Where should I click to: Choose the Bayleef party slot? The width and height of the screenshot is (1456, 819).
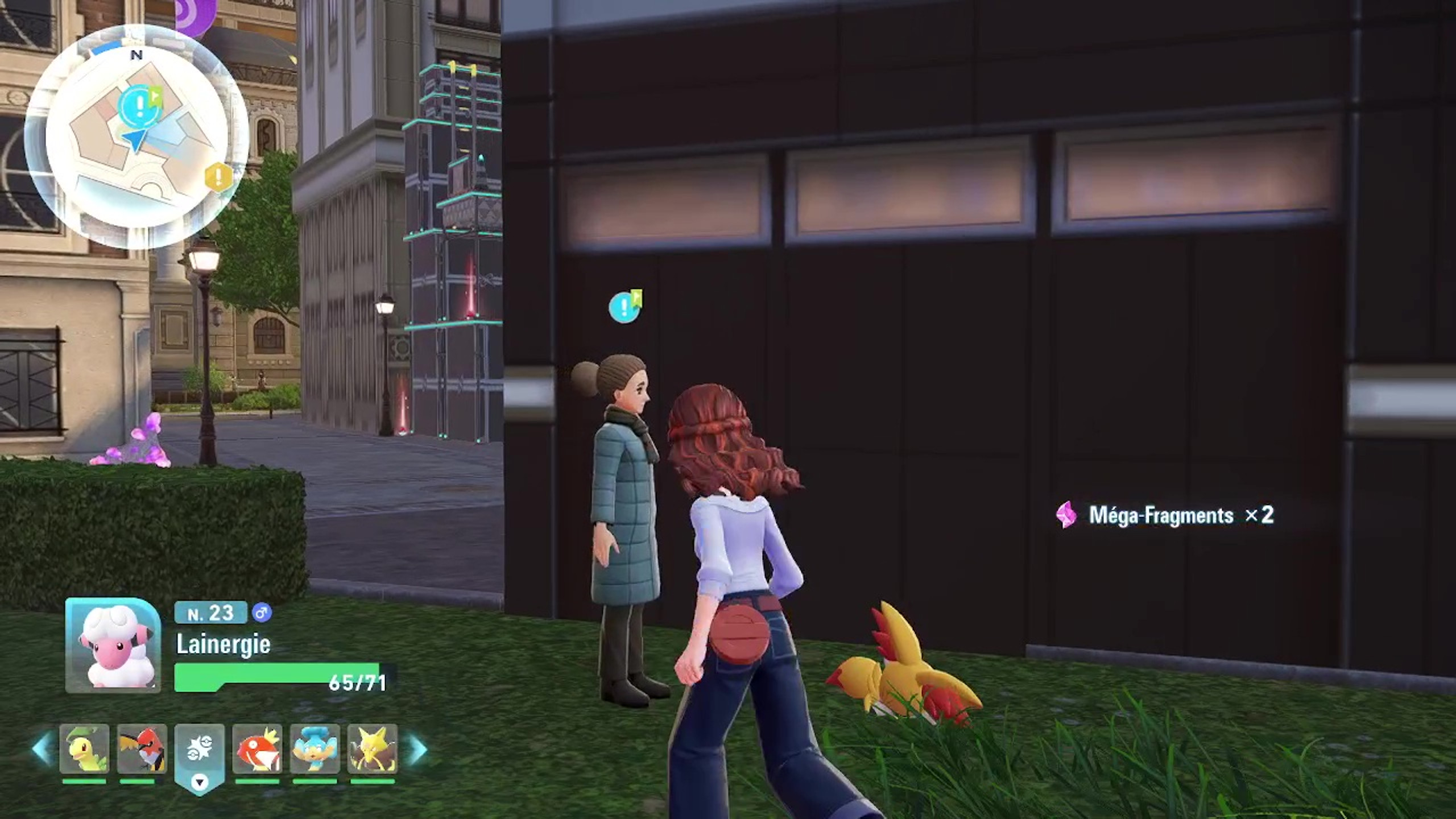click(84, 748)
